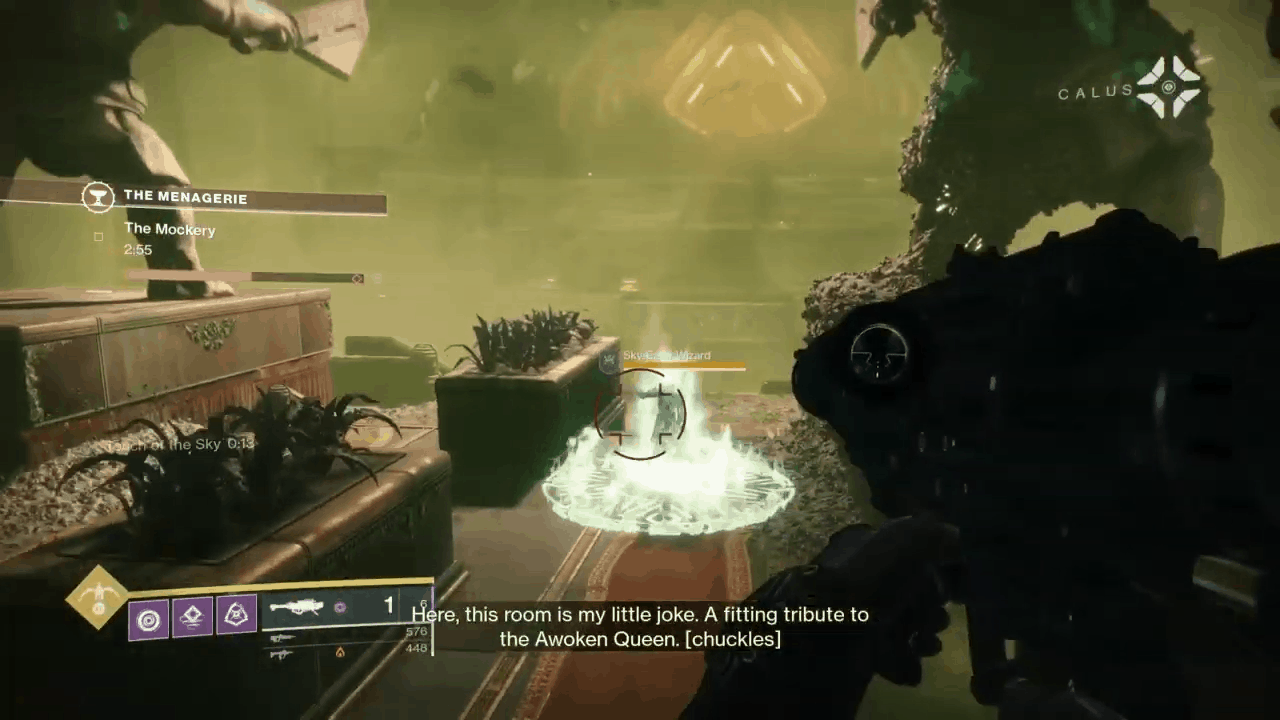This screenshot has height=720, width=1280.
Task: Click the Menagerie chalice icon
Action: pos(98,197)
